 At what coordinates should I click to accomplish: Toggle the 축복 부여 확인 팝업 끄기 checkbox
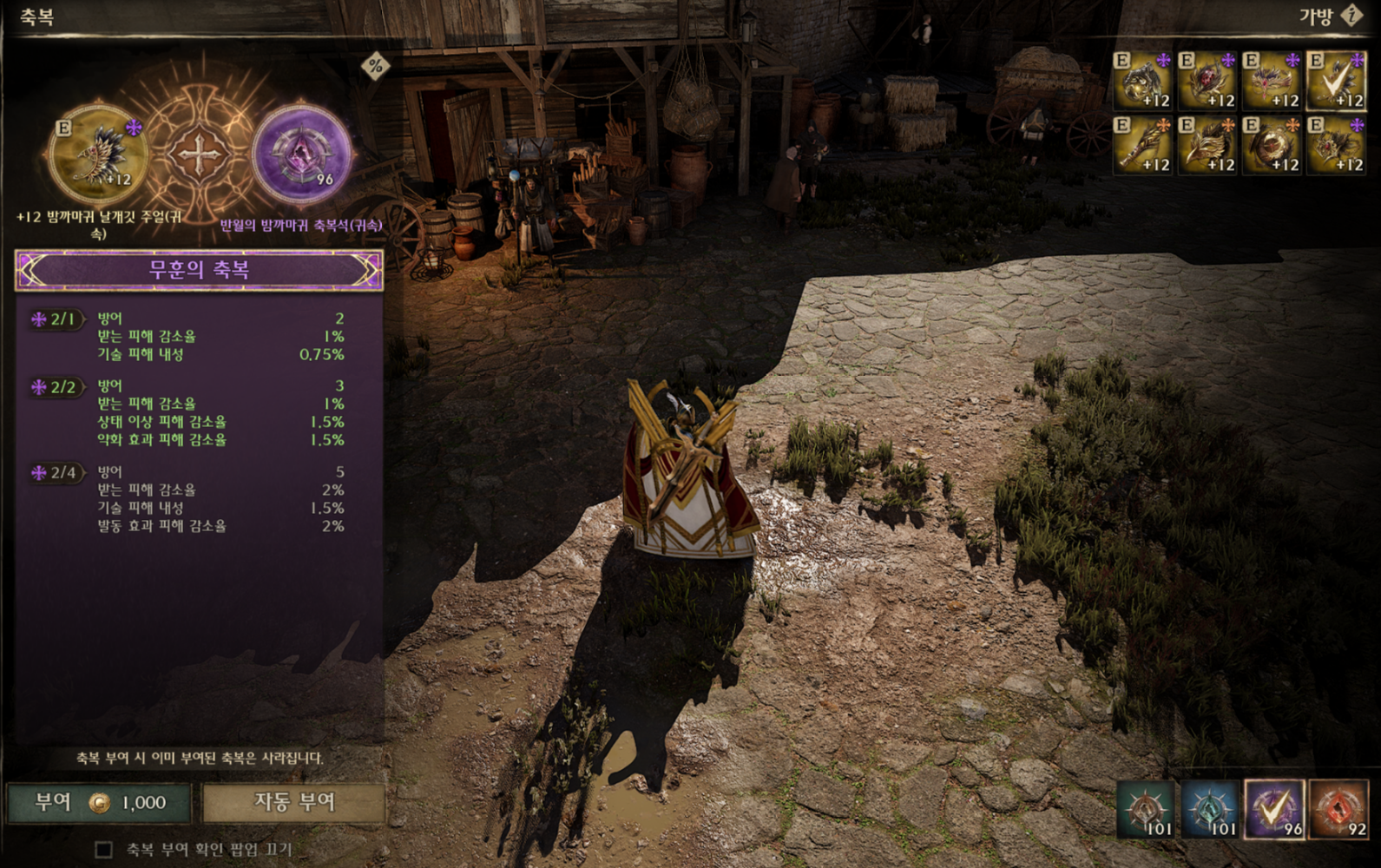click(103, 850)
